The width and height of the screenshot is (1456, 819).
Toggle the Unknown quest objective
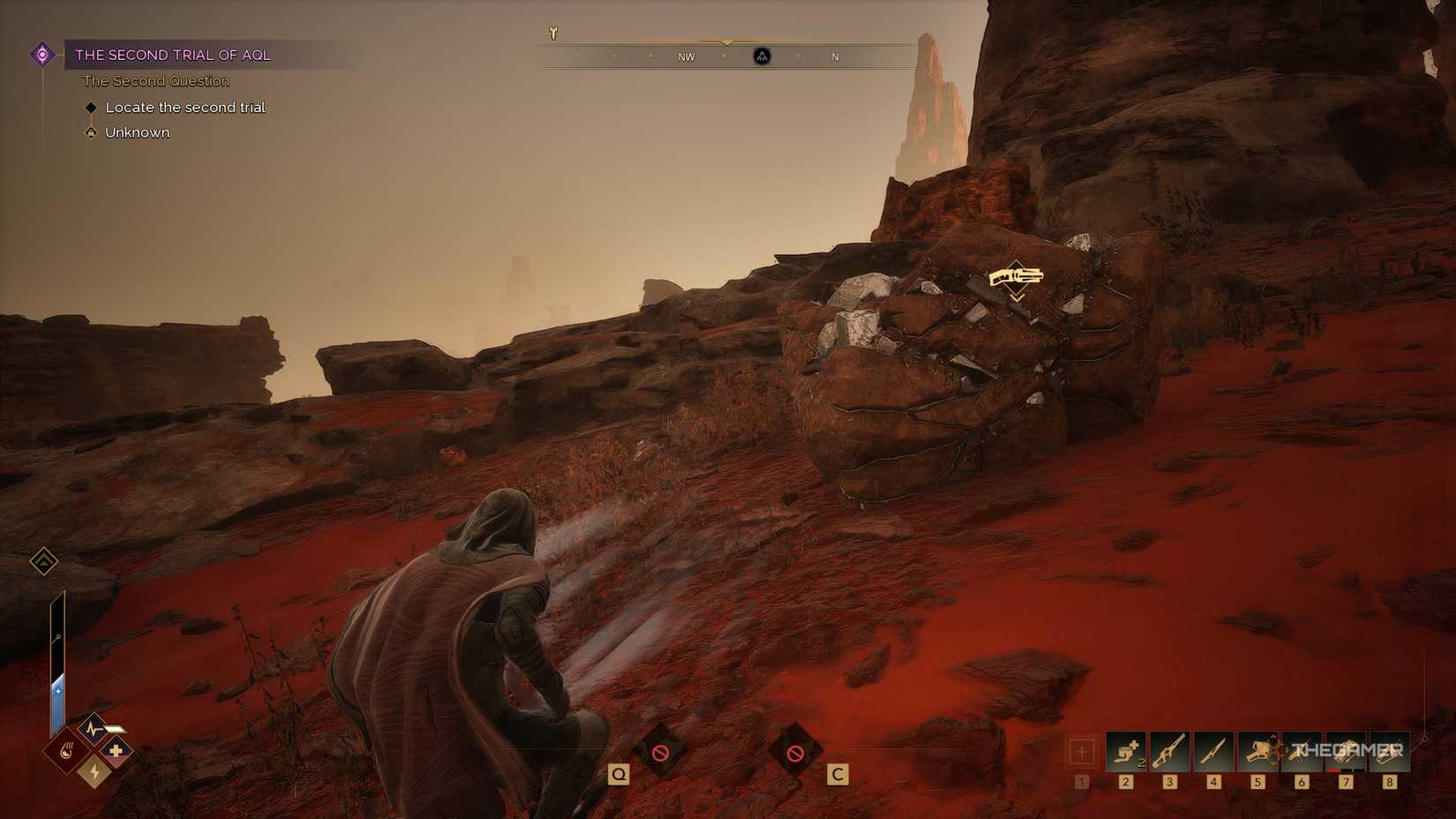[x=136, y=131]
